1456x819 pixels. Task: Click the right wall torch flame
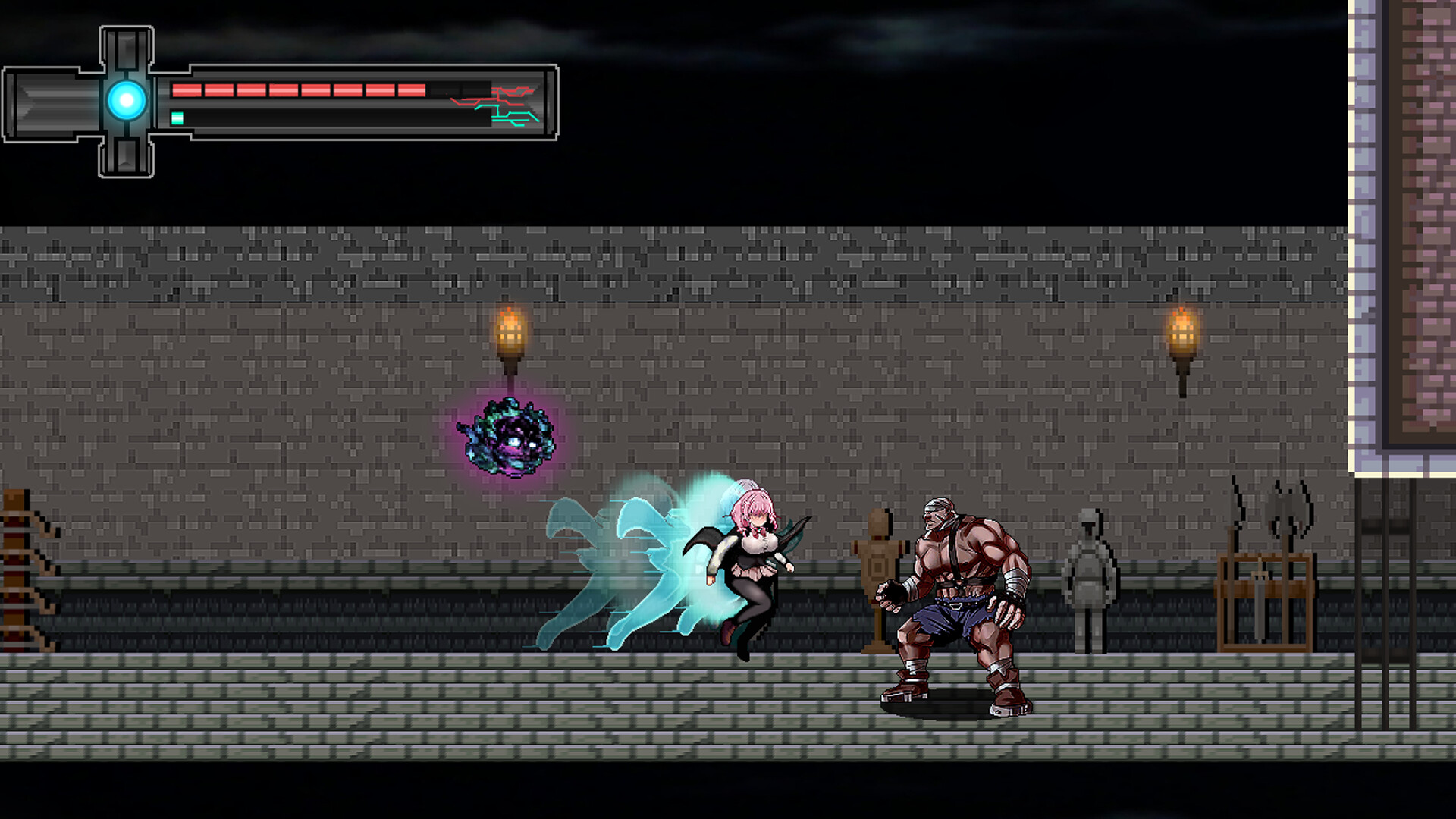click(1185, 326)
